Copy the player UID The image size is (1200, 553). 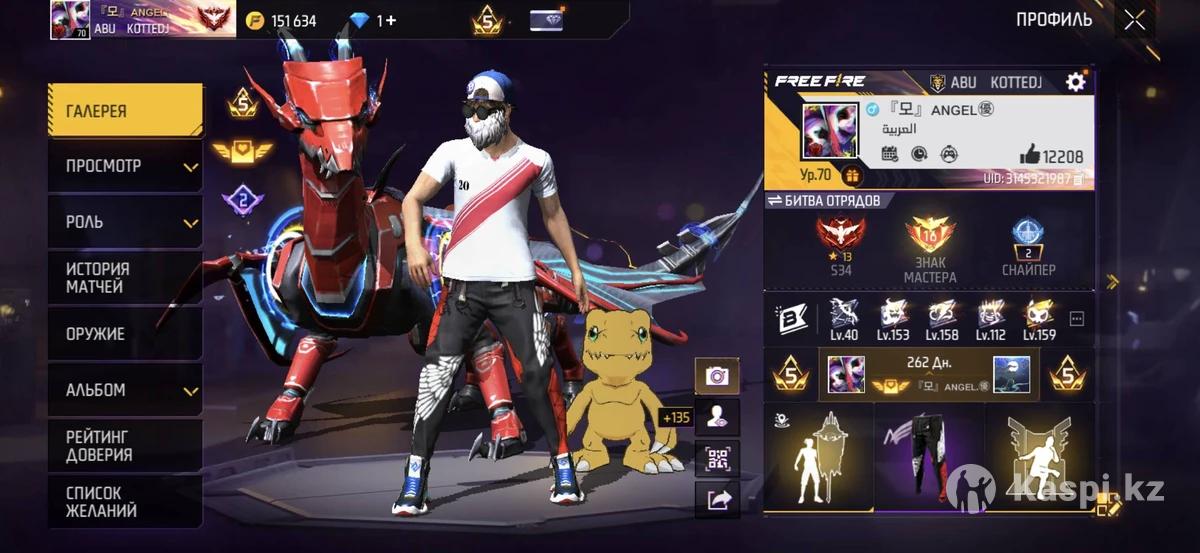click(1078, 179)
